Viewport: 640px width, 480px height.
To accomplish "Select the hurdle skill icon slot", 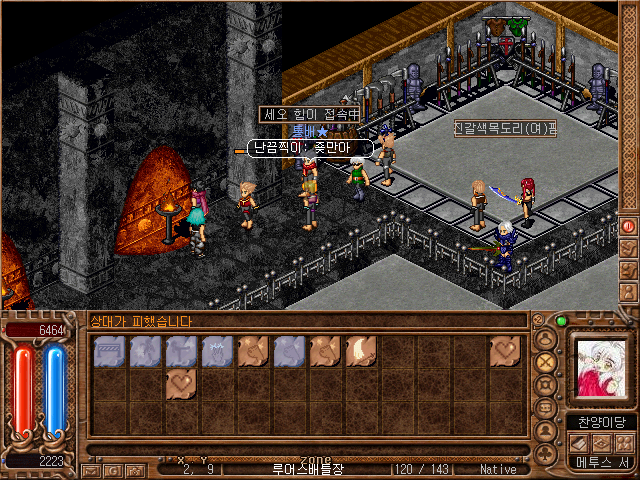I will [x=109, y=351].
